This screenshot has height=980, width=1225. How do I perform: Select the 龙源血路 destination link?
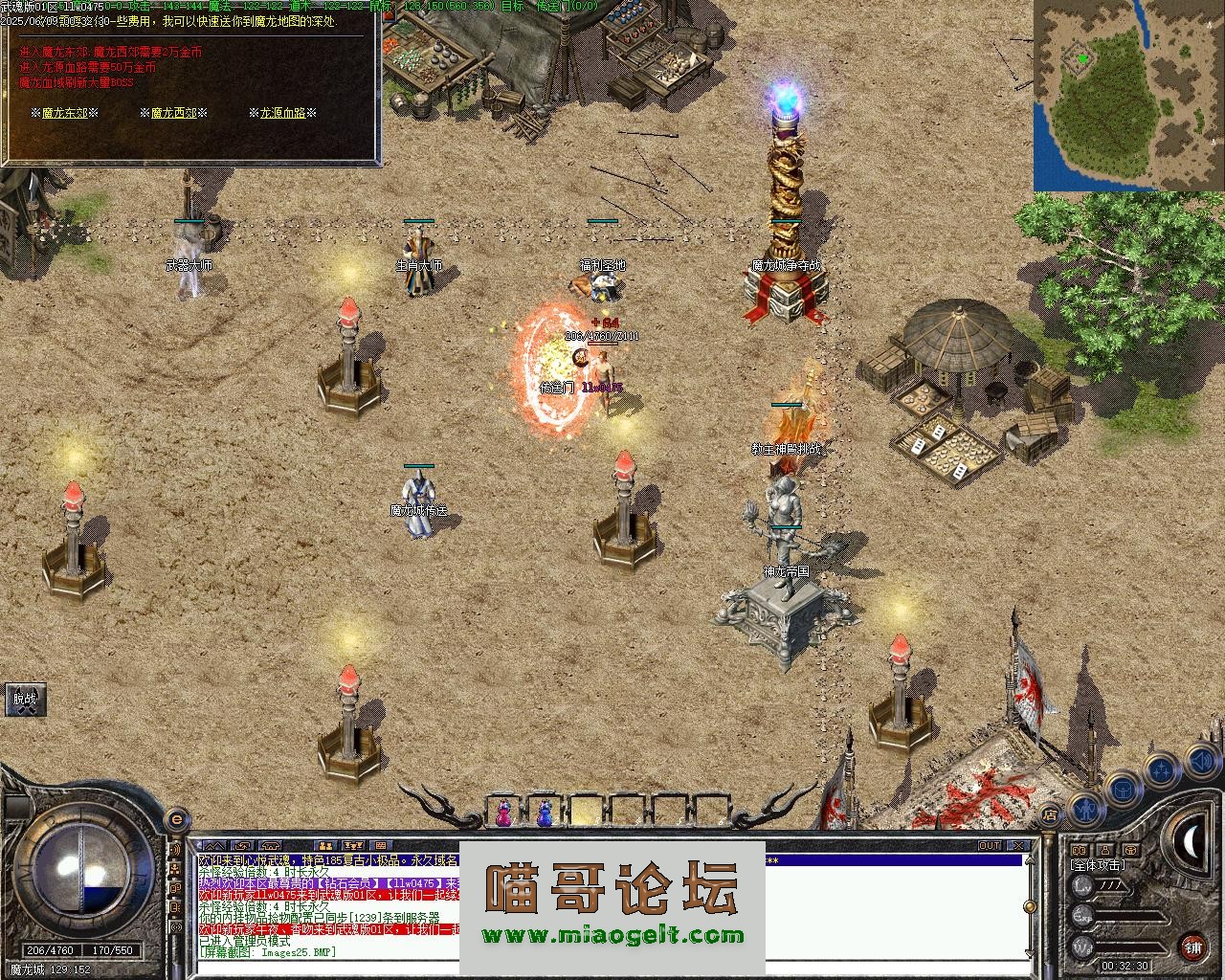[x=283, y=113]
